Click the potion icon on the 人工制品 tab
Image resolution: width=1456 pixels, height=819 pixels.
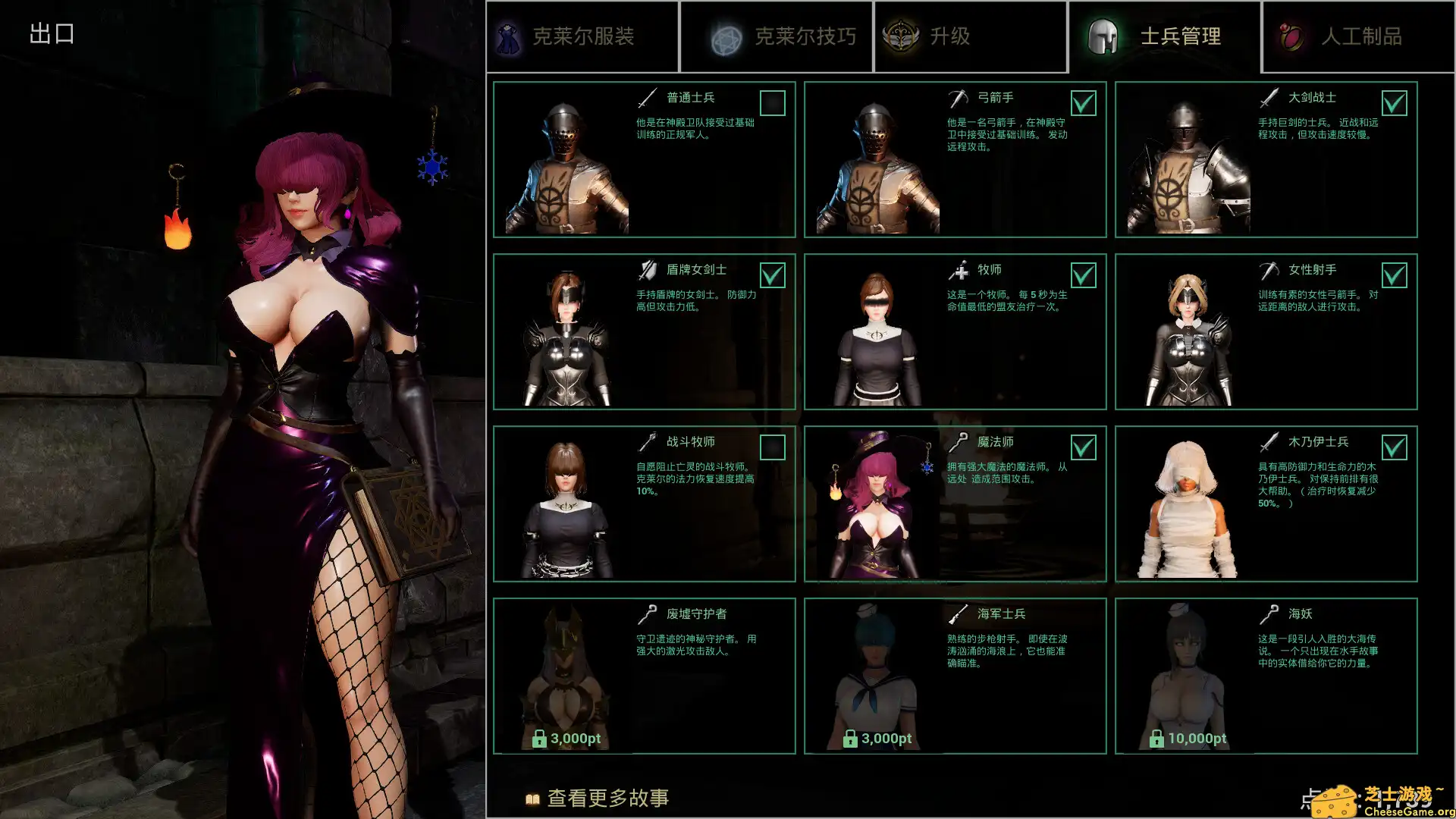(1294, 36)
